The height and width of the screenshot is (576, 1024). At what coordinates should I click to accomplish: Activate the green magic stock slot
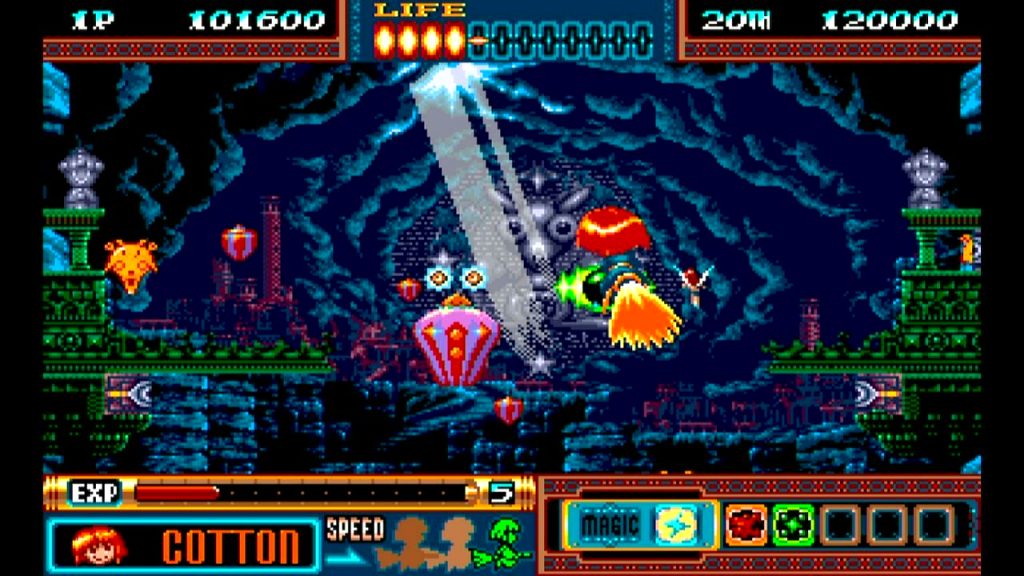pos(792,525)
